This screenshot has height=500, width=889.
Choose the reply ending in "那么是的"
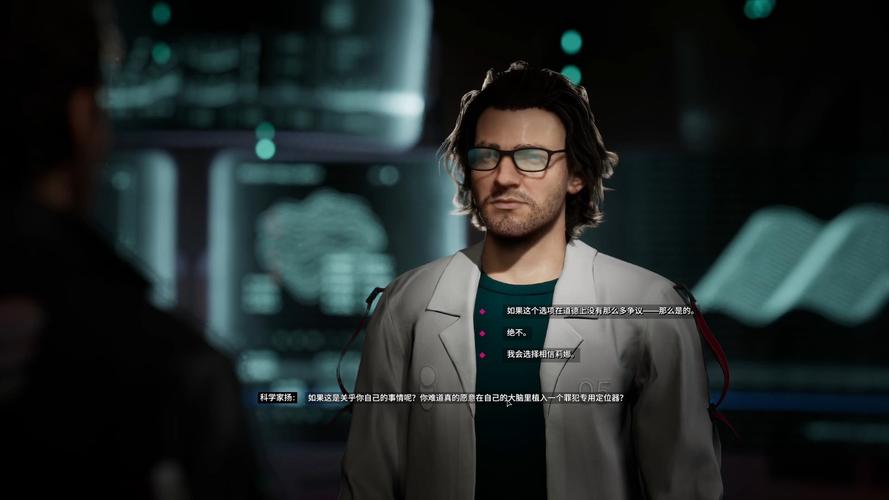point(600,311)
